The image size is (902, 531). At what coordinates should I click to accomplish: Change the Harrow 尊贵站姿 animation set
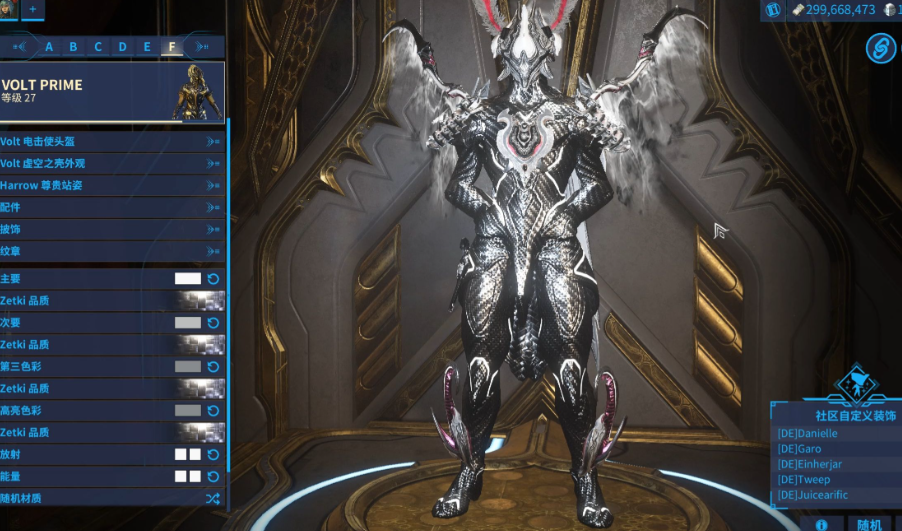tap(112, 185)
